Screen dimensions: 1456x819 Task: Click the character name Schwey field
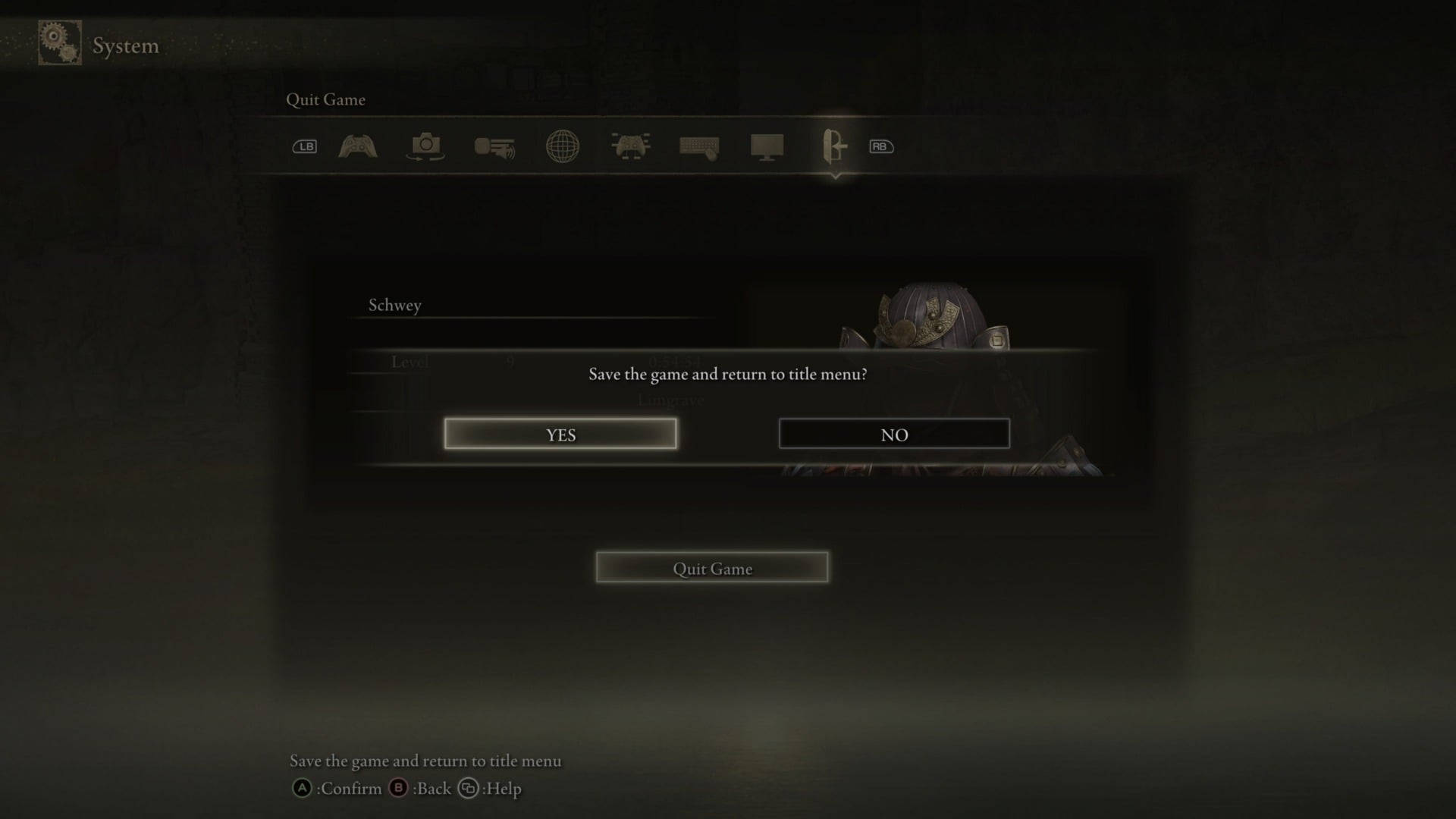pyautogui.click(x=394, y=305)
